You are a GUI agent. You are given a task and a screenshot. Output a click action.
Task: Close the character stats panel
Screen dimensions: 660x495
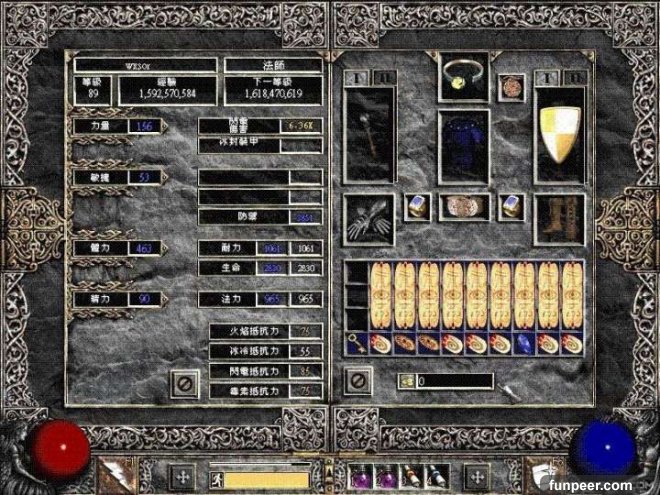coord(184,381)
